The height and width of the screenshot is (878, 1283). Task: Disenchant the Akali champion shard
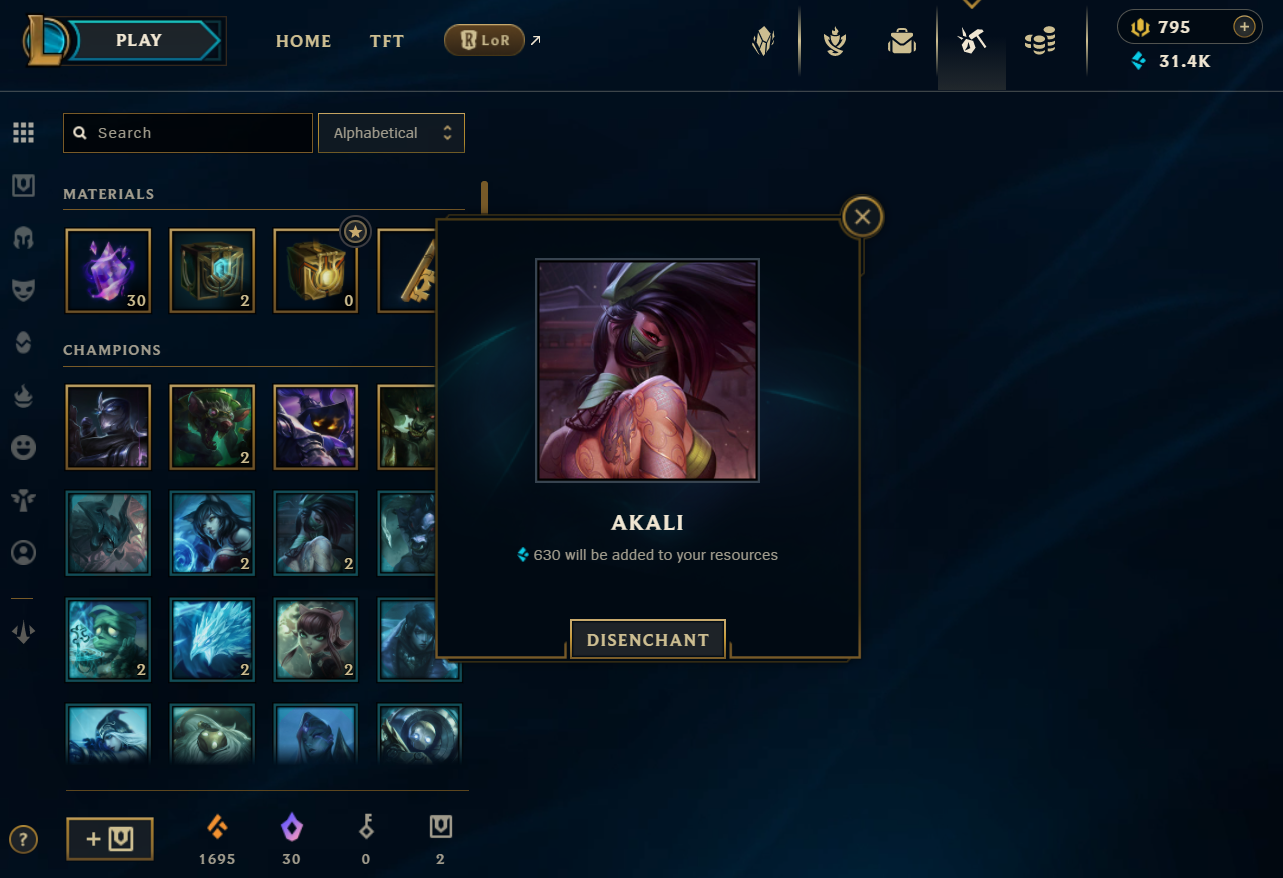pyautogui.click(x=647, y=639)
